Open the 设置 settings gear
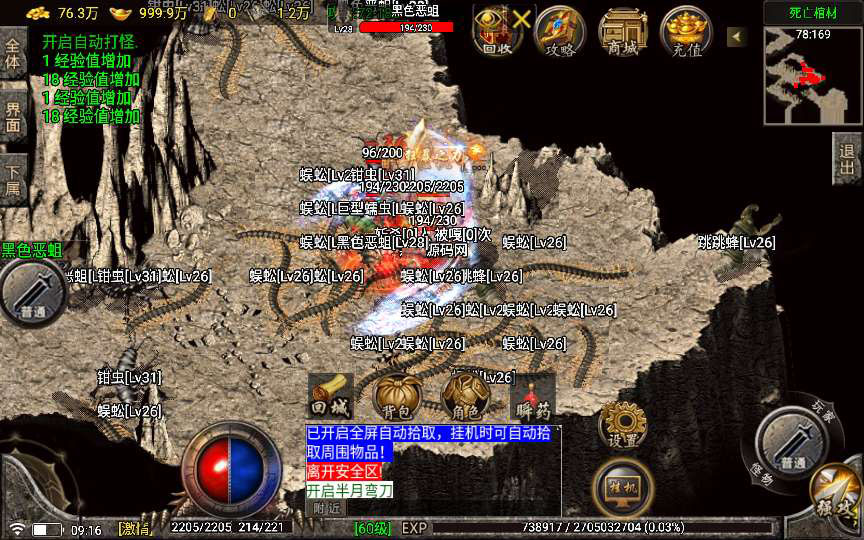The width and height of the screenshot is (864, 540). [623, 425]
